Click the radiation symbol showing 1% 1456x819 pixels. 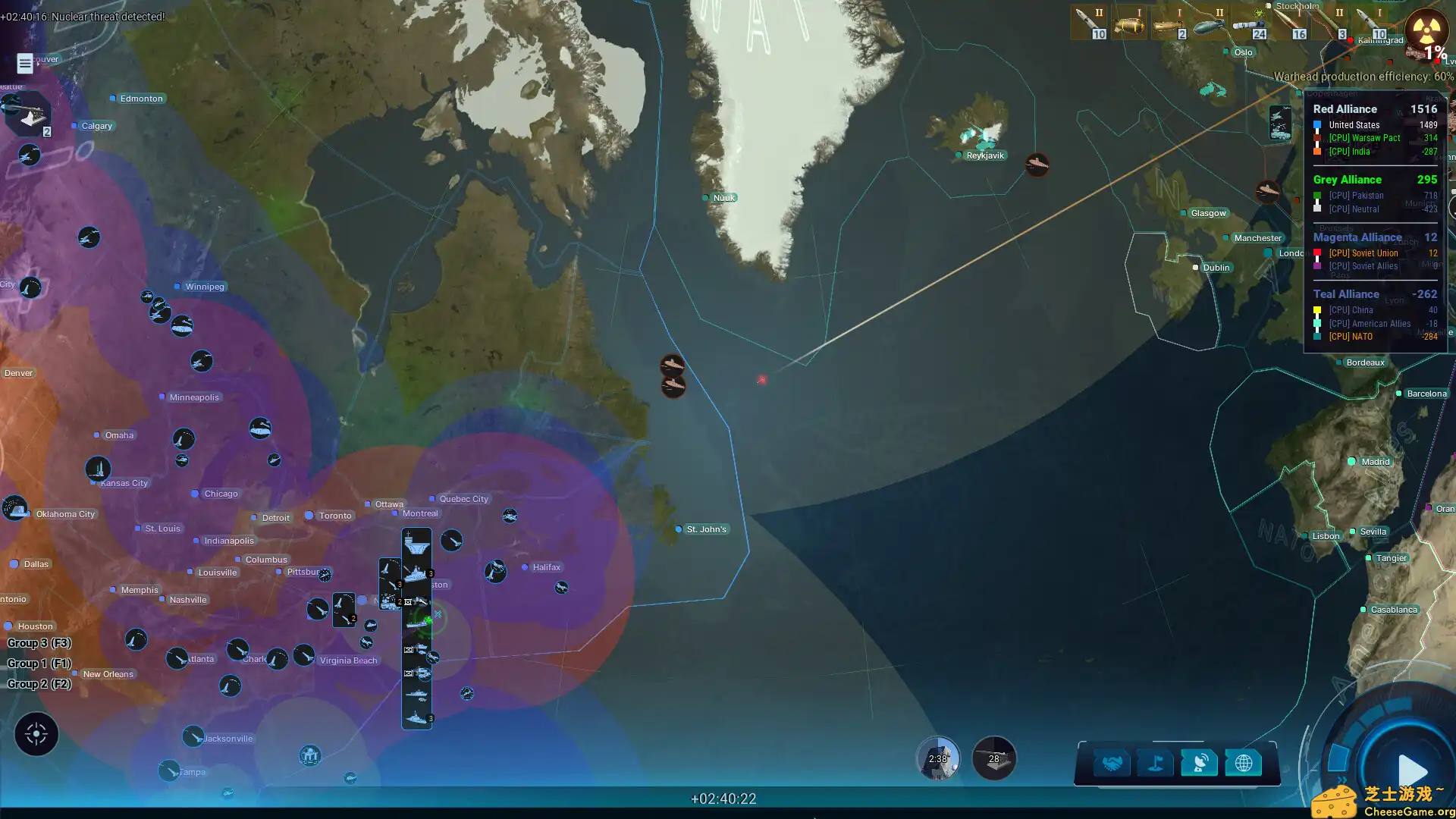click(1427, 32)
